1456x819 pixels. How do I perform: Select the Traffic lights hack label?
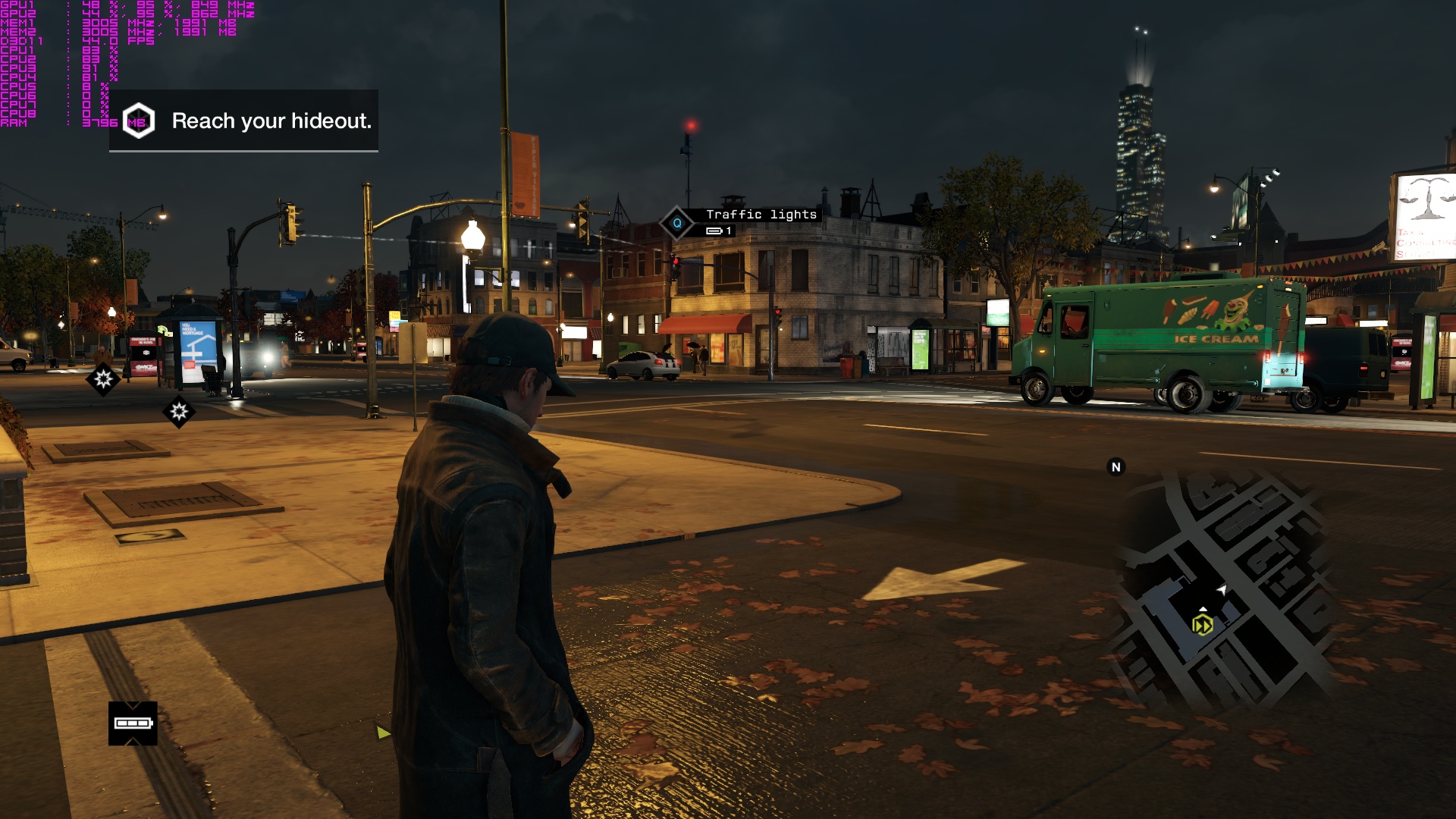point(761,215)
